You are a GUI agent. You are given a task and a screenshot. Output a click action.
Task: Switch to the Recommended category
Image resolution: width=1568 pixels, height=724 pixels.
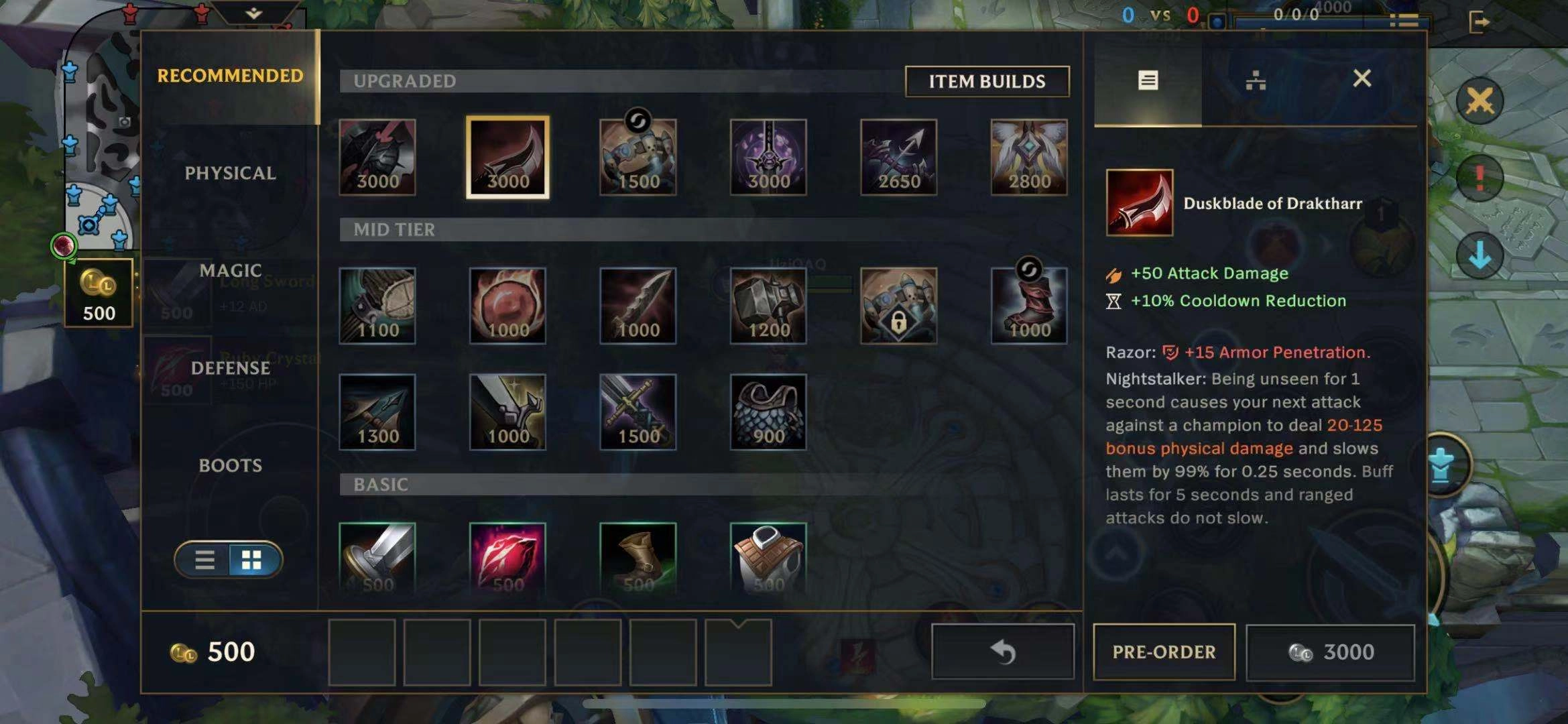pyautogui.click(x=230, y=76)
